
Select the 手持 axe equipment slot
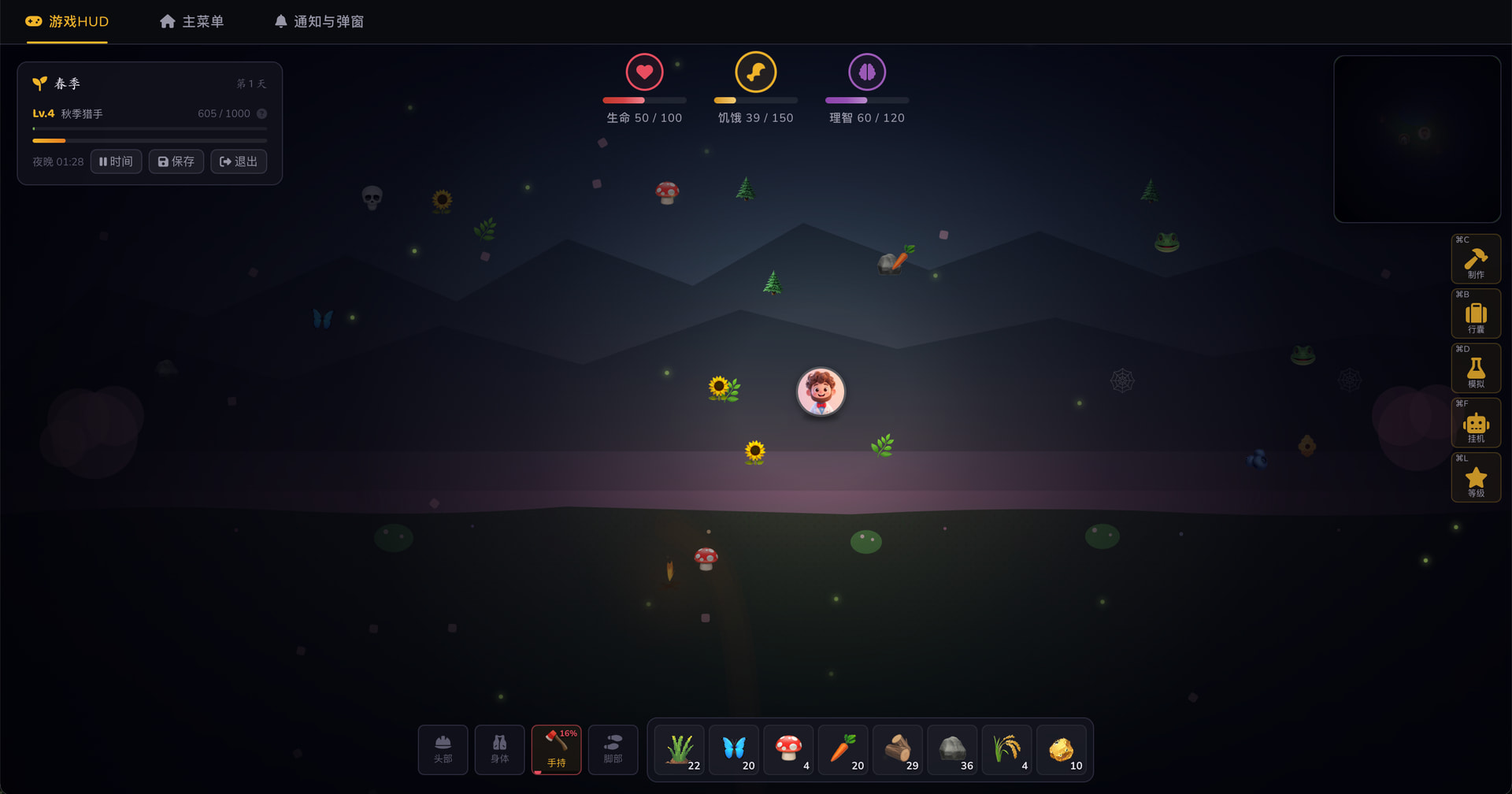click(557, 749)
